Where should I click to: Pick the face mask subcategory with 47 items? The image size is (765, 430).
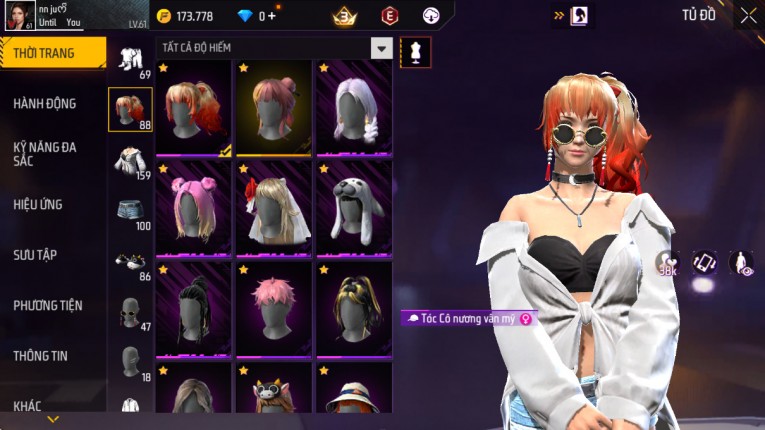[x=130, y=313]
